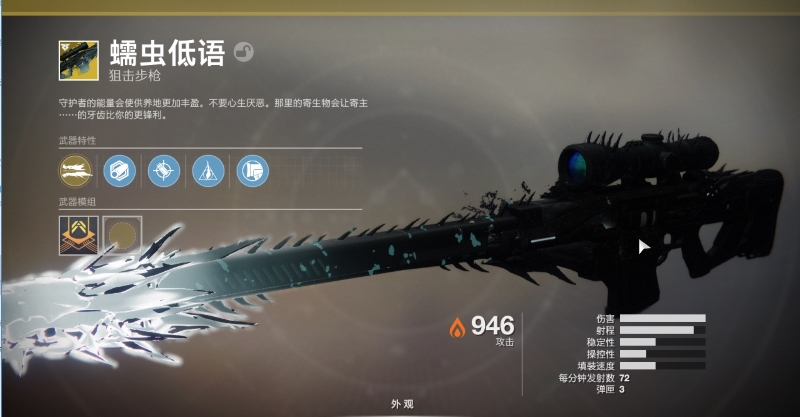Viewport: 800px width, 417px height.
Task: Select the triangle-and-flame trait perk
Action: click(x=208, y=171)
